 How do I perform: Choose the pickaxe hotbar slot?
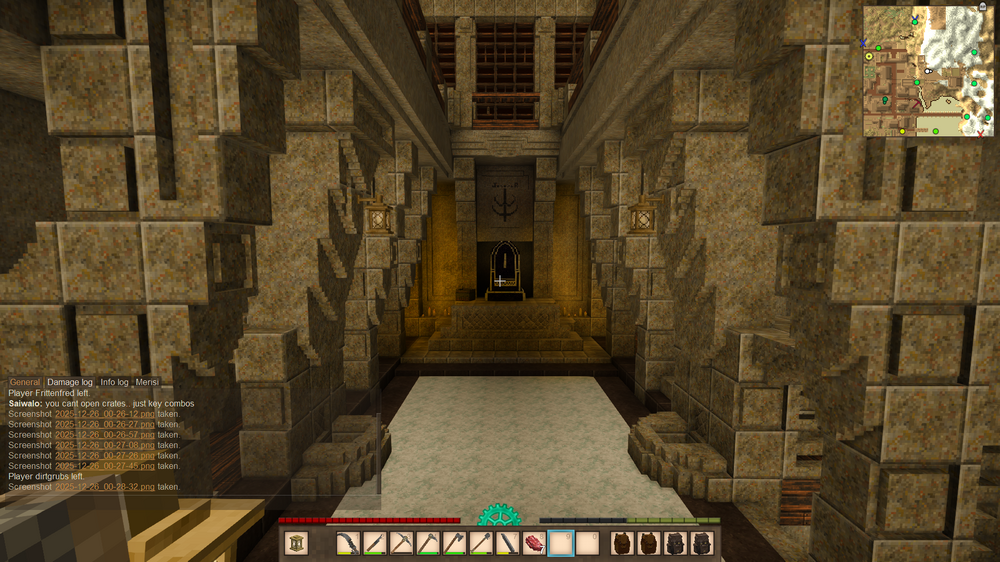tap(400, 543)
